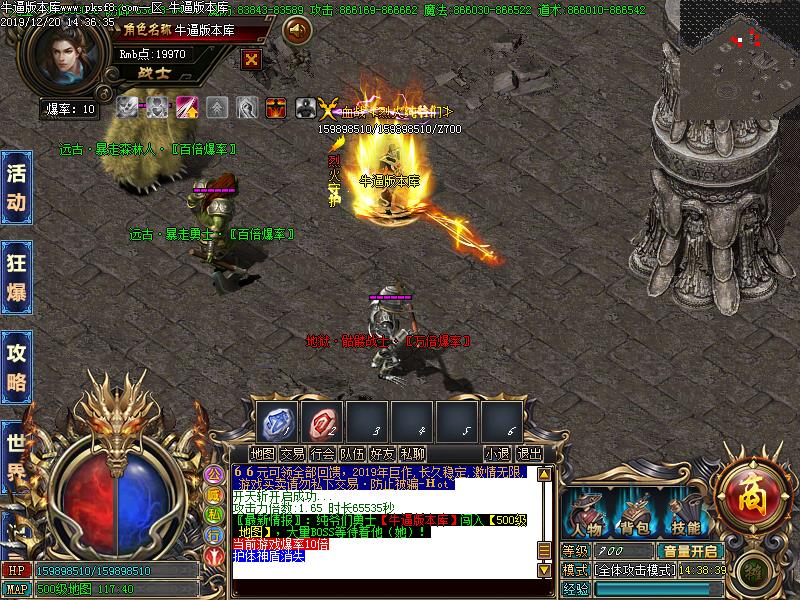Open the shop via the red 商 orb
Screen dimensions: 800x600
[x=749, y=492]
